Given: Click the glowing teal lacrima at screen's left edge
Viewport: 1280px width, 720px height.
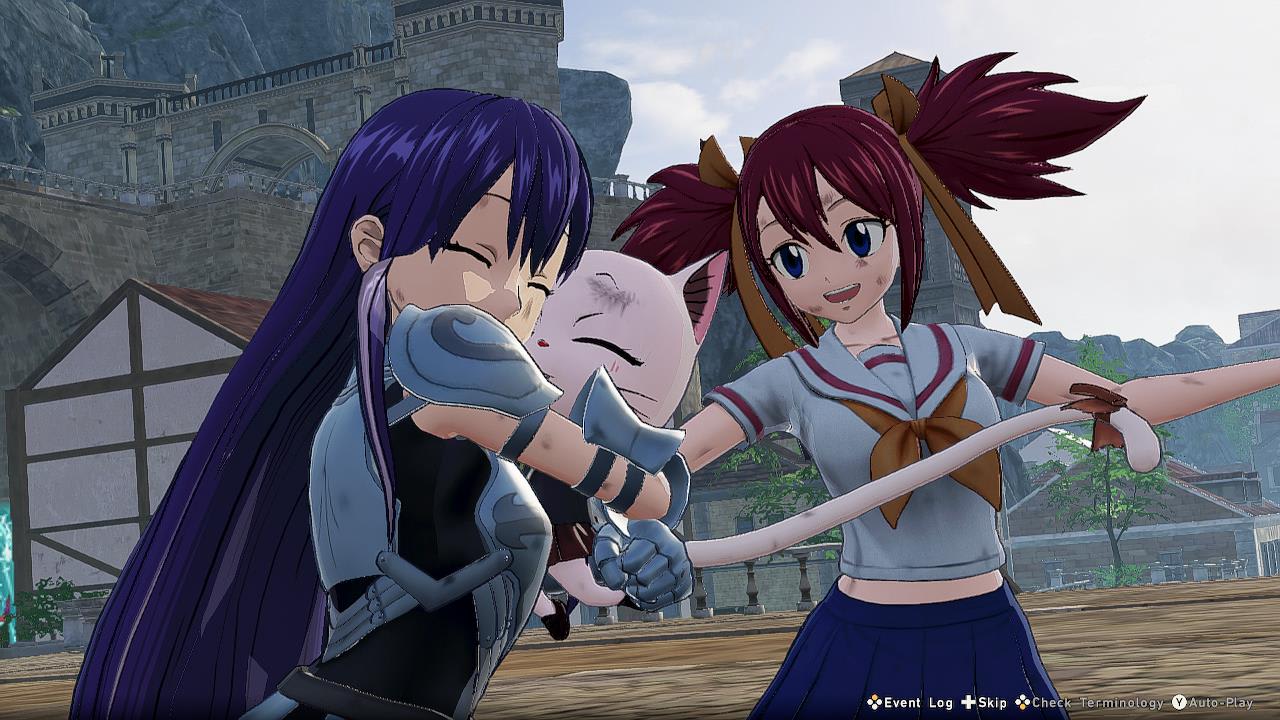Looking at the screenshot, I should (x=8, y=560).
